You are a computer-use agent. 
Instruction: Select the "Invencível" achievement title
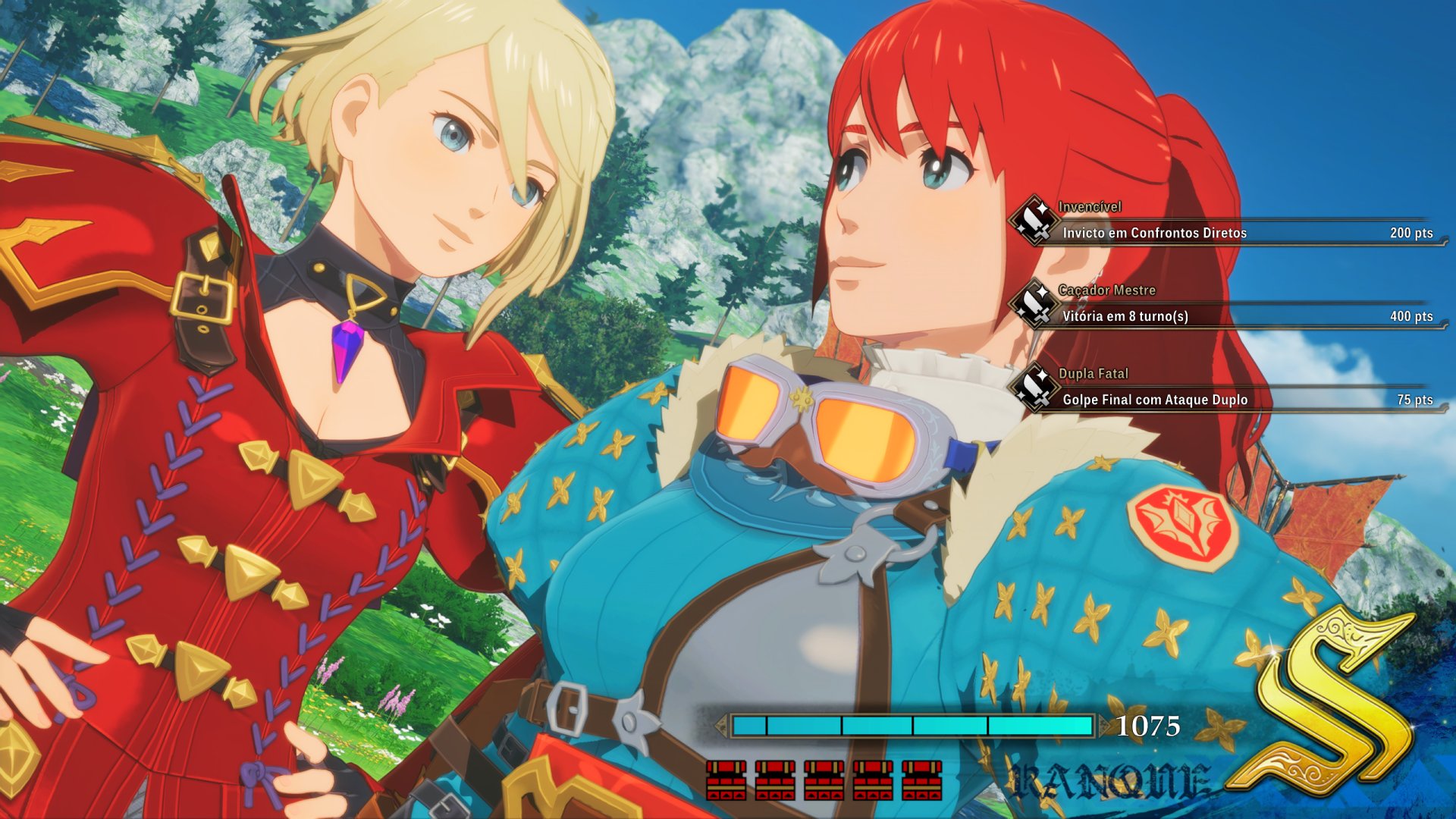pyautogui.click(x=1090, y=205)
